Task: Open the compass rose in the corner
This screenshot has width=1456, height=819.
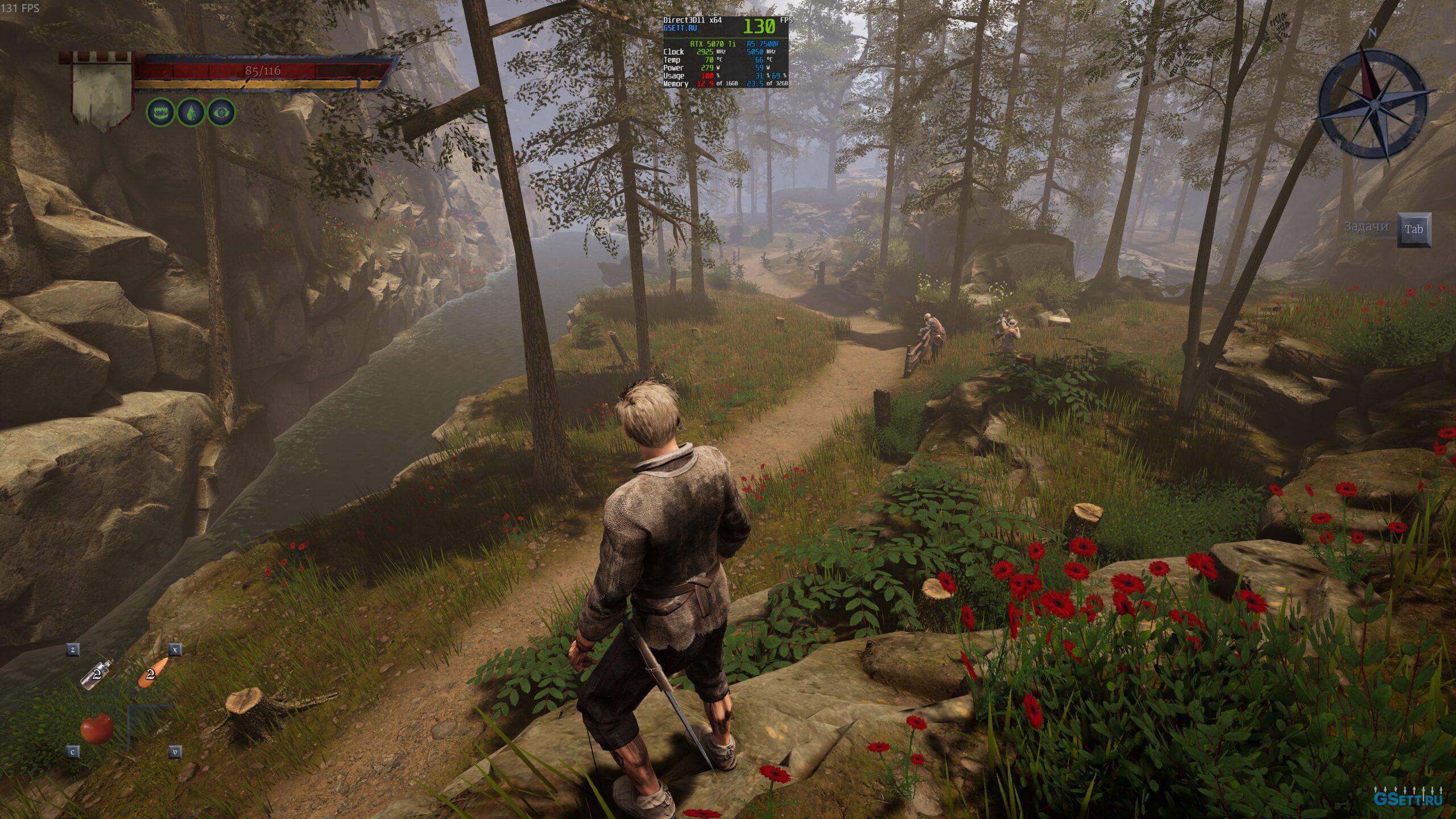Action: (x=1372, y=104)
